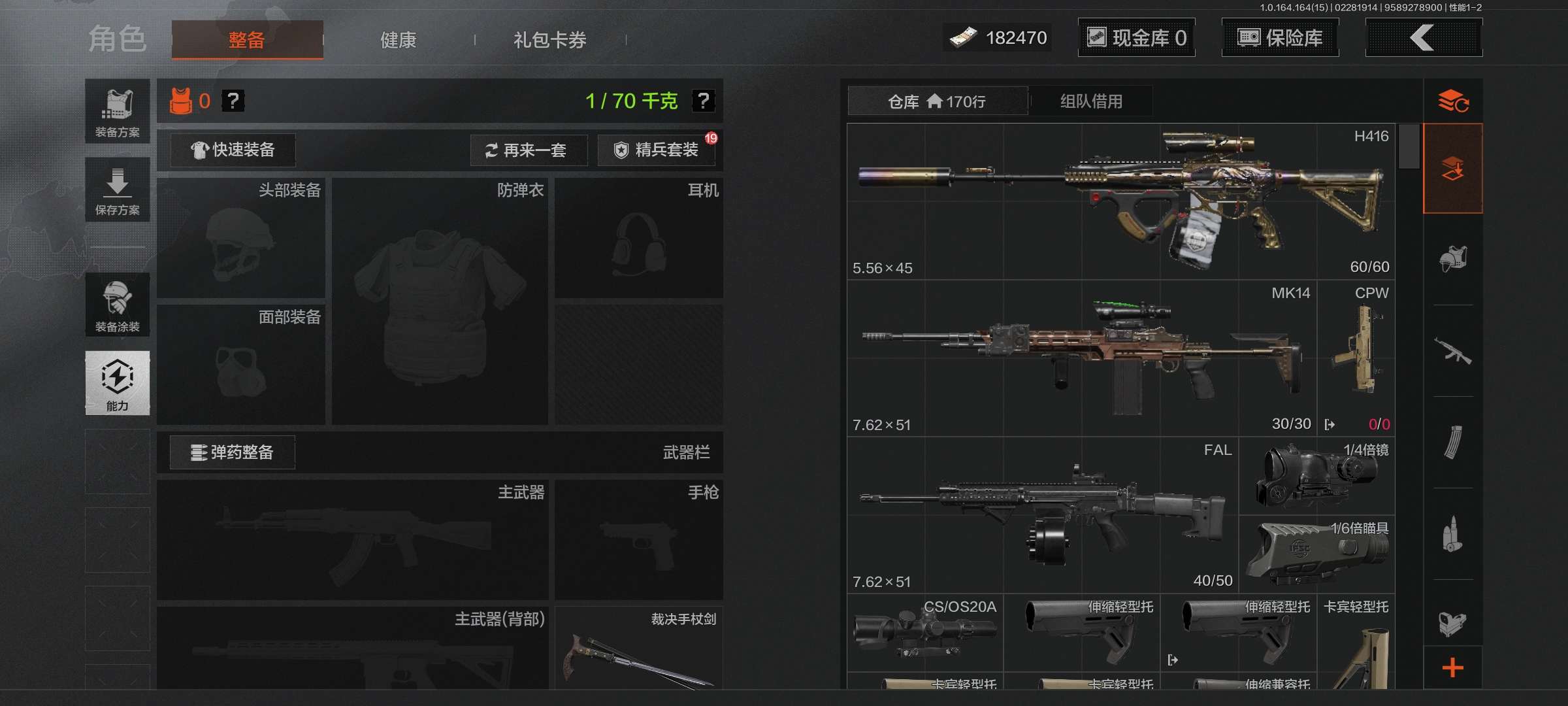This screenshot has width=1568, height=706.
Task: Select the armor filter icon in the right sidebar
Action: (1454, 260)
